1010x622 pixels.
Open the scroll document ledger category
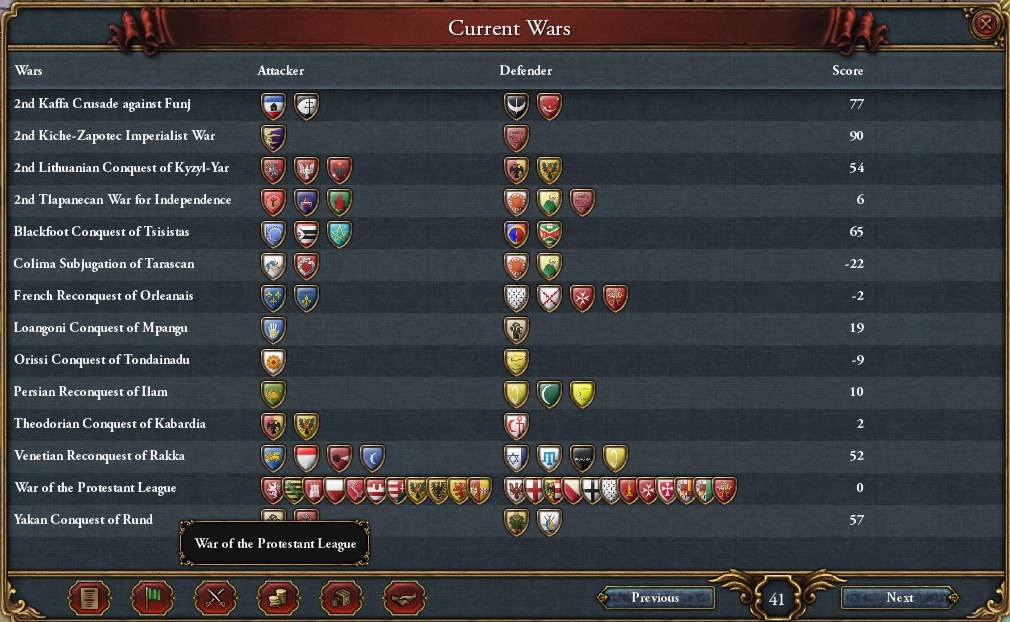tap(89, 598)
